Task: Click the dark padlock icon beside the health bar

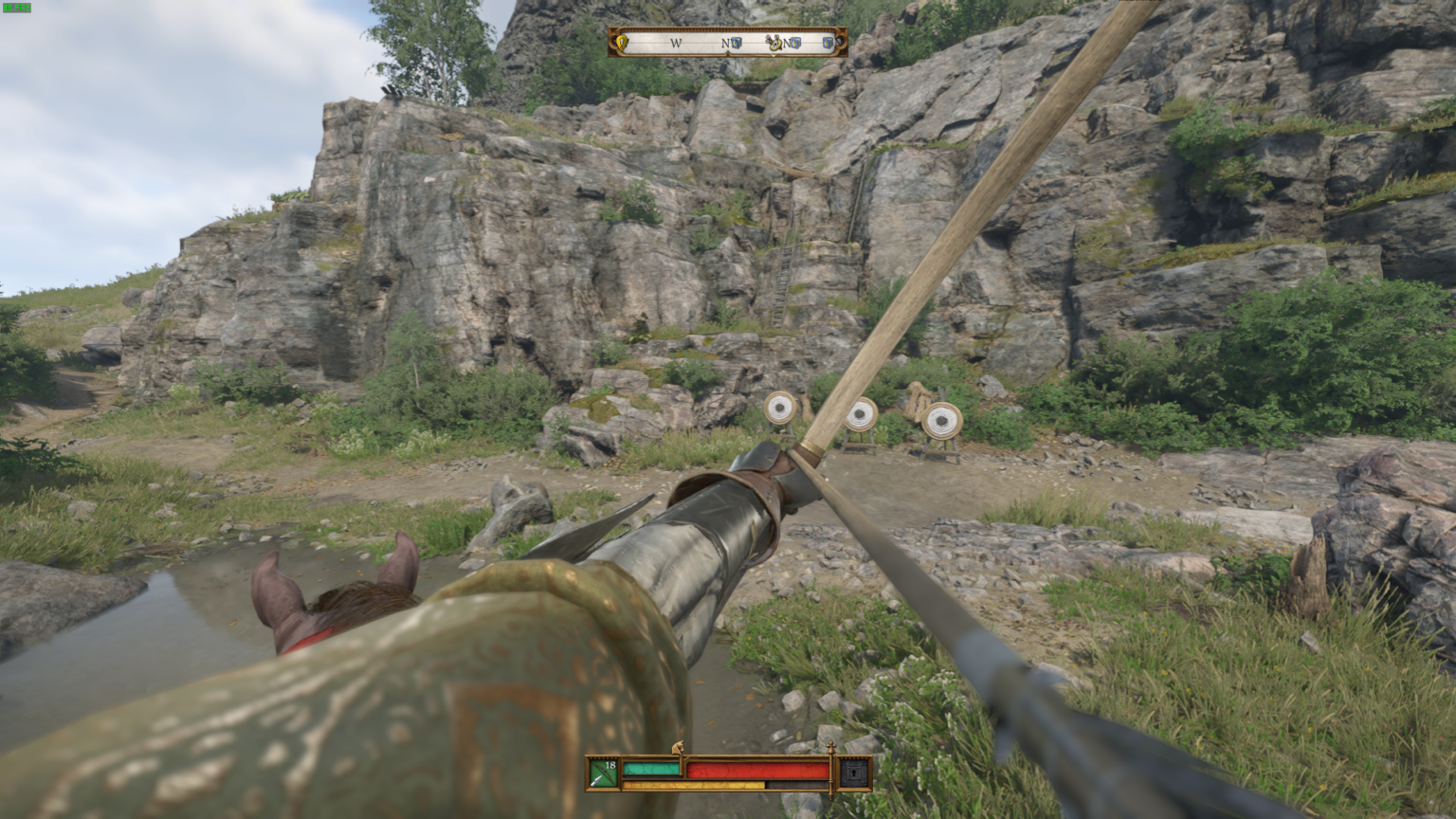Action: click(x=854, y=773)
